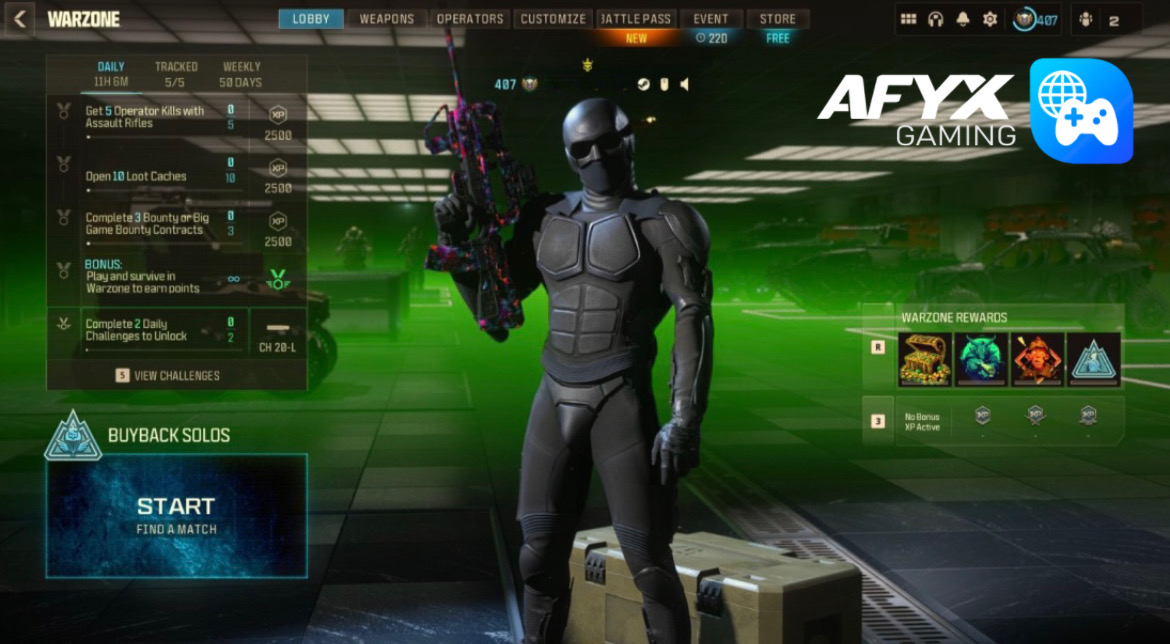Switch to the Operators tab
The width and height of the screenshot is (1170, 644).
pos(470,19)
